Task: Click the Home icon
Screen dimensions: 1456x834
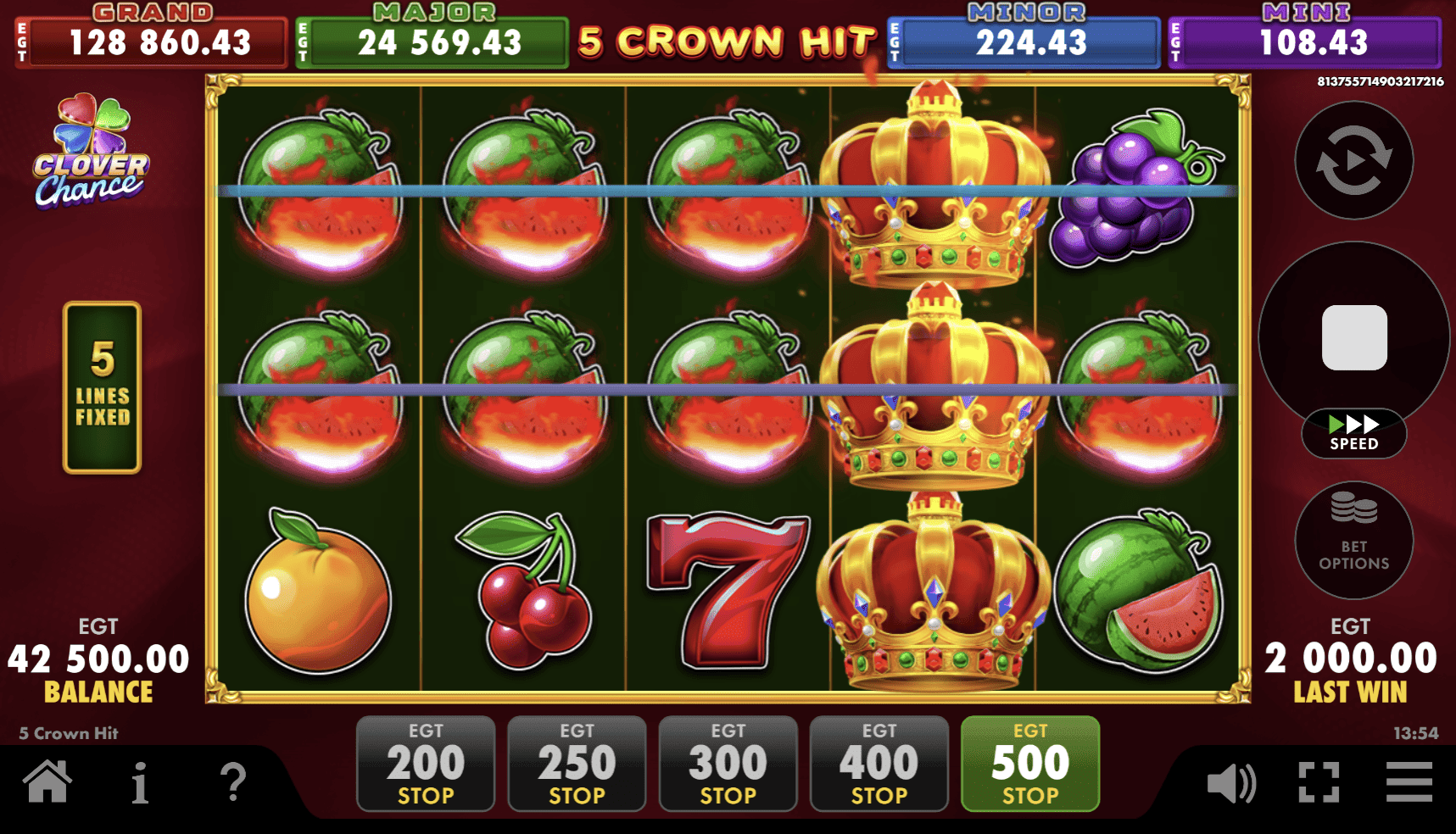Action: [48, 784]
